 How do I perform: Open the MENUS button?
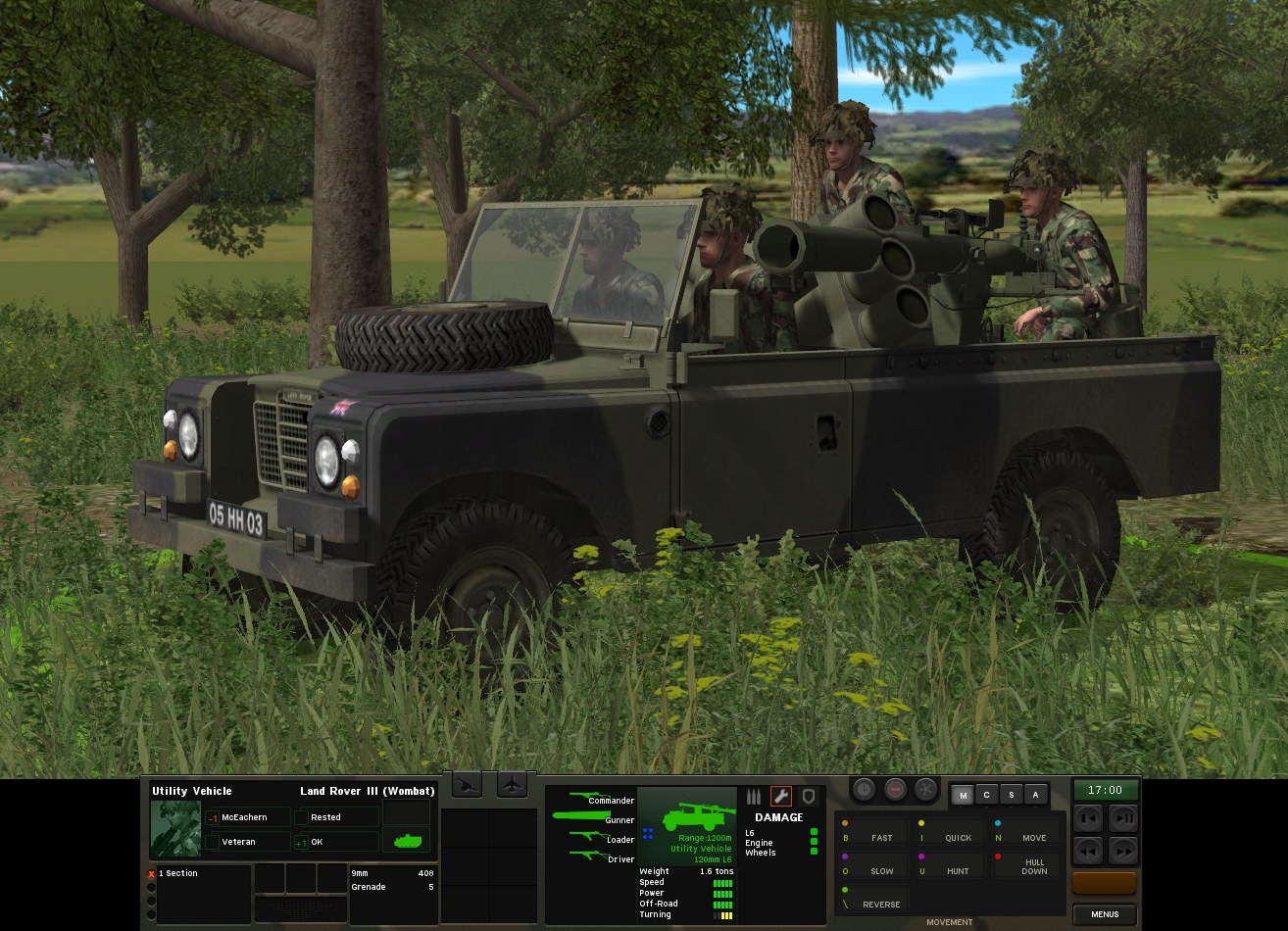[1105, 914]
